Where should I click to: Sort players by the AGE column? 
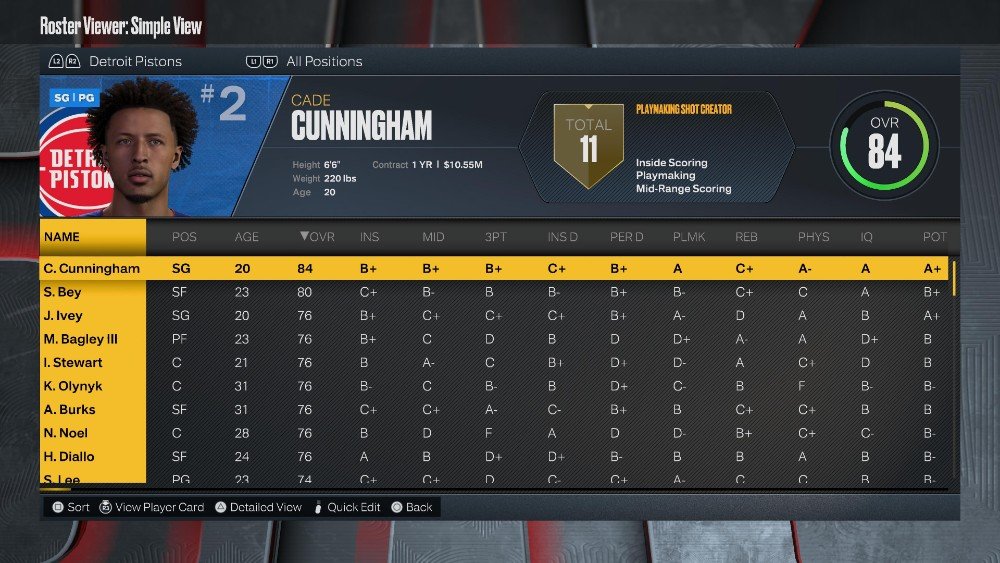click(x=246, y=237)
